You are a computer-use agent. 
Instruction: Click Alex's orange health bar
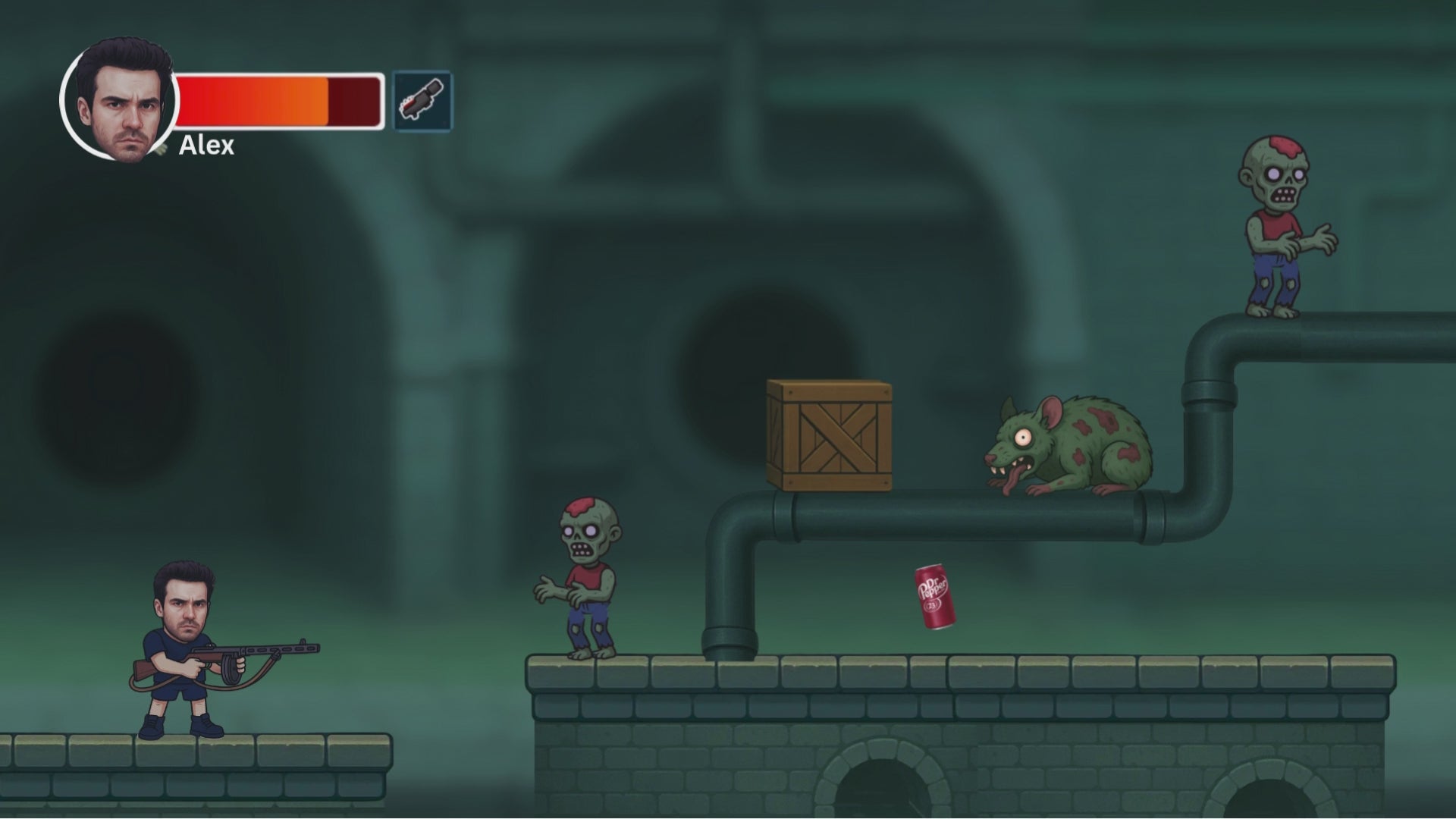coord(258,101)
